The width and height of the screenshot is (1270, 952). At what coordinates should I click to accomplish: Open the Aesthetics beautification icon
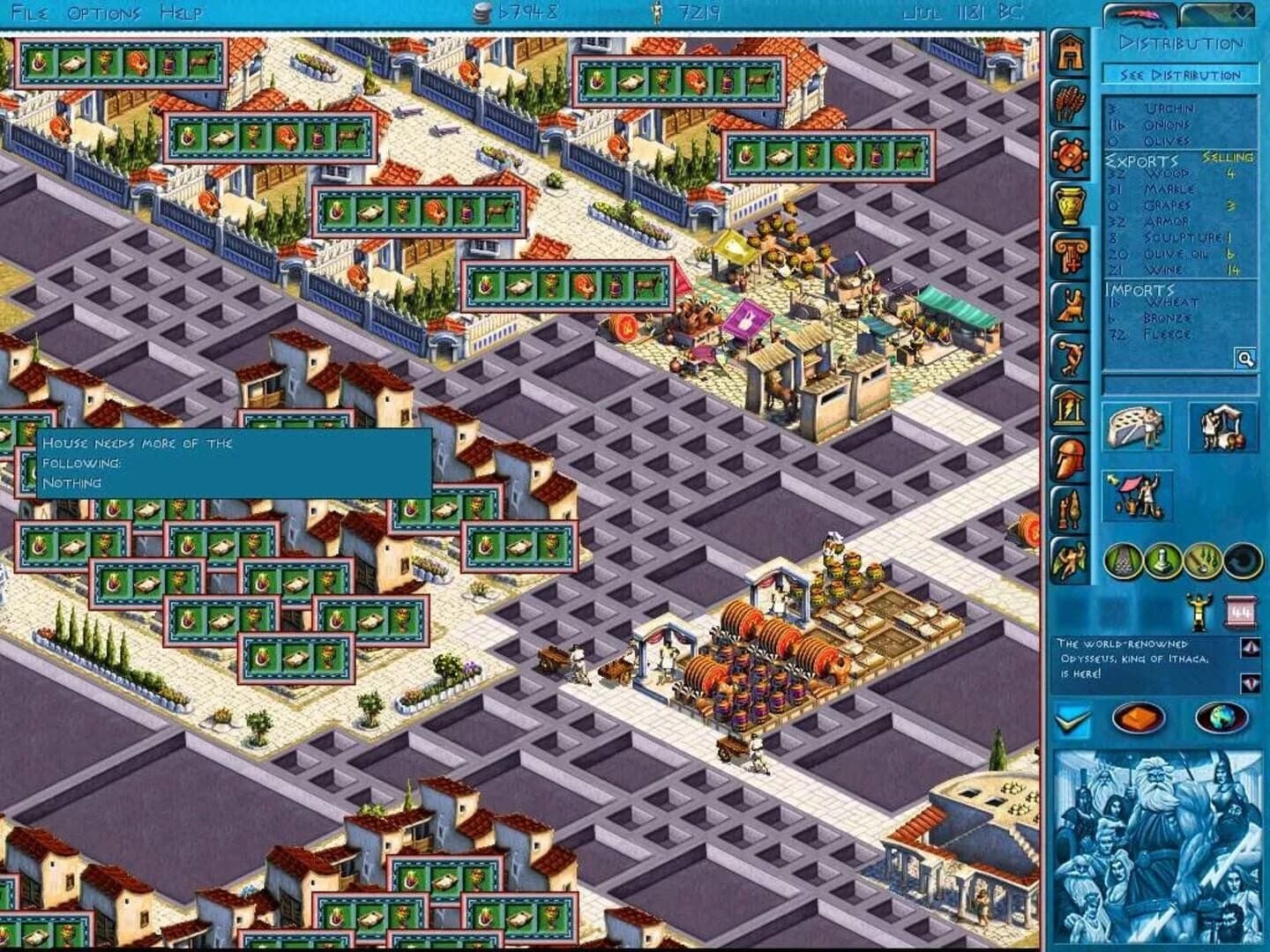[x=1070, y=509]
